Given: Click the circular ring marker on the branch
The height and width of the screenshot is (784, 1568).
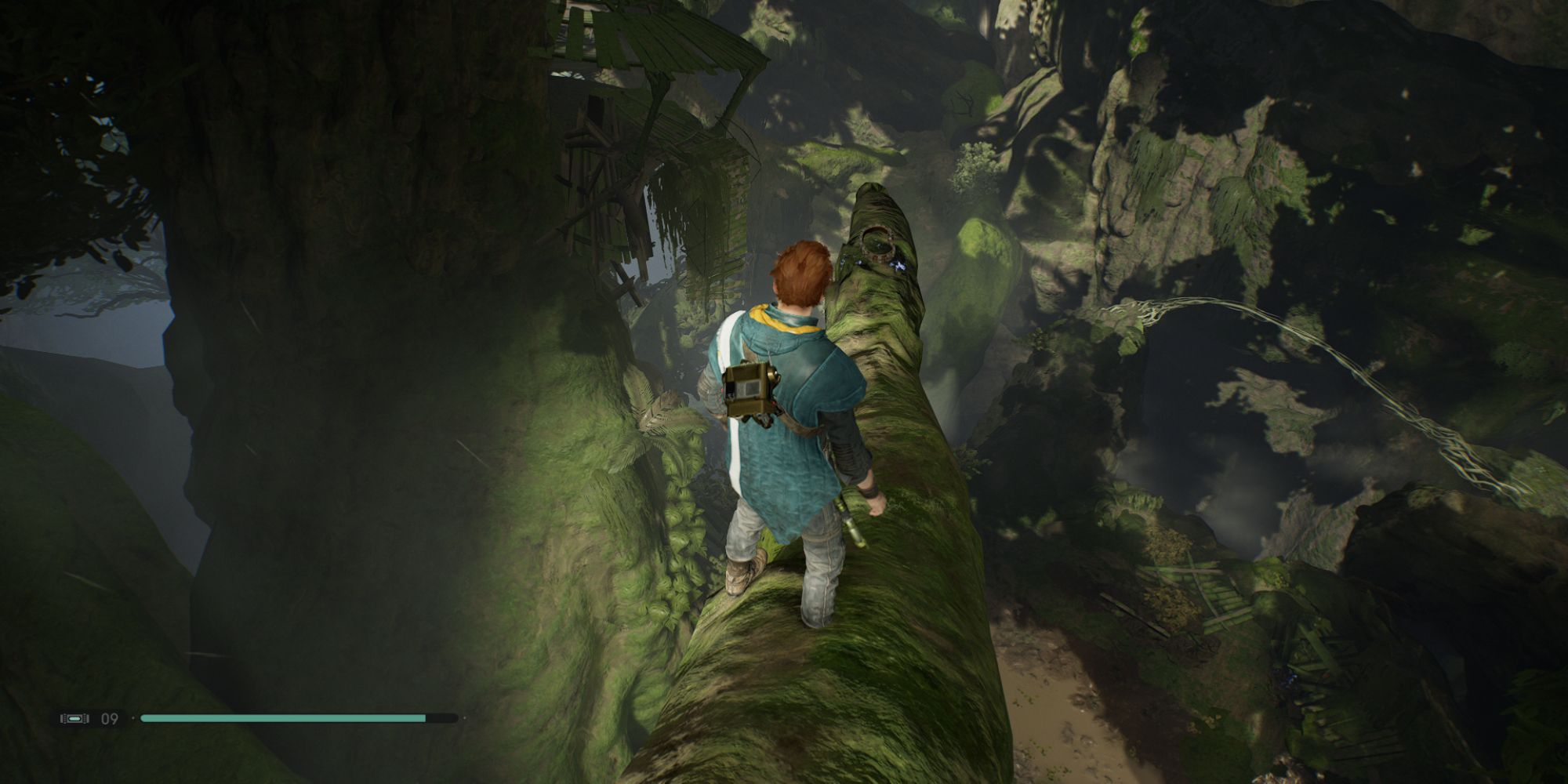Looking at the screenshot, I should (878, 241).
